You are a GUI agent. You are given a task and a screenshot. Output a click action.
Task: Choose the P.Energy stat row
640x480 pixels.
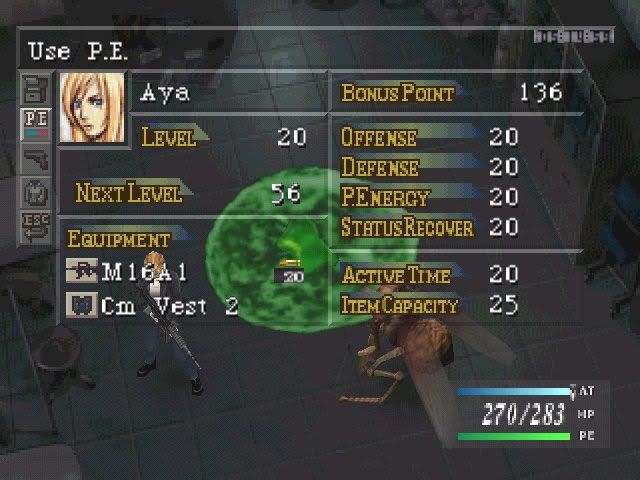385,197
